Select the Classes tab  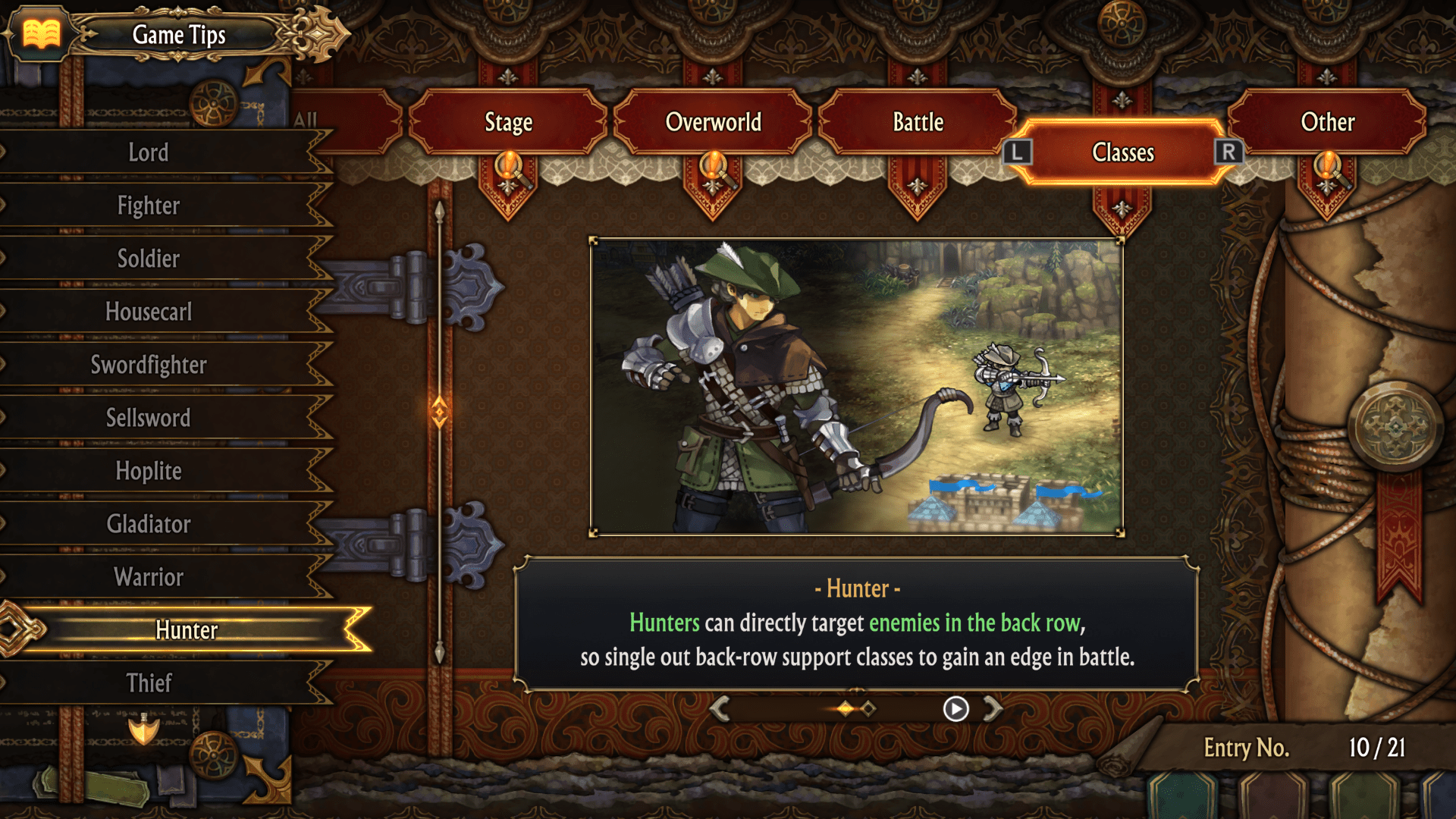(1122, 152)
